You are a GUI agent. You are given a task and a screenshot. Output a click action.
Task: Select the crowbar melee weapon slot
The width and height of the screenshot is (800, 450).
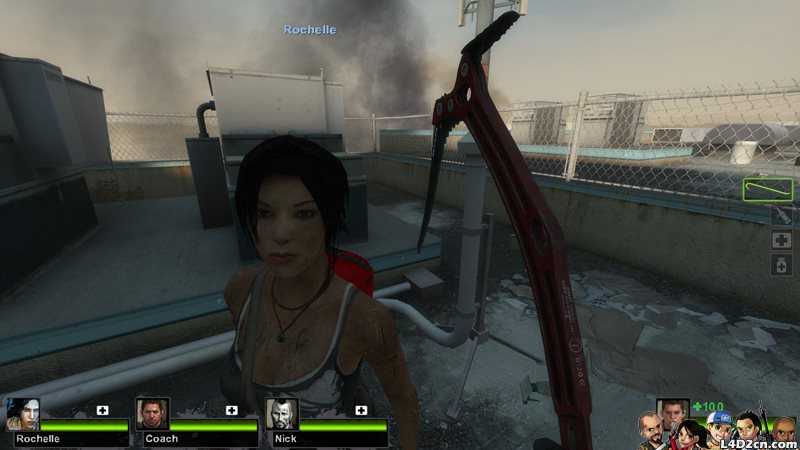click(768, 188)
